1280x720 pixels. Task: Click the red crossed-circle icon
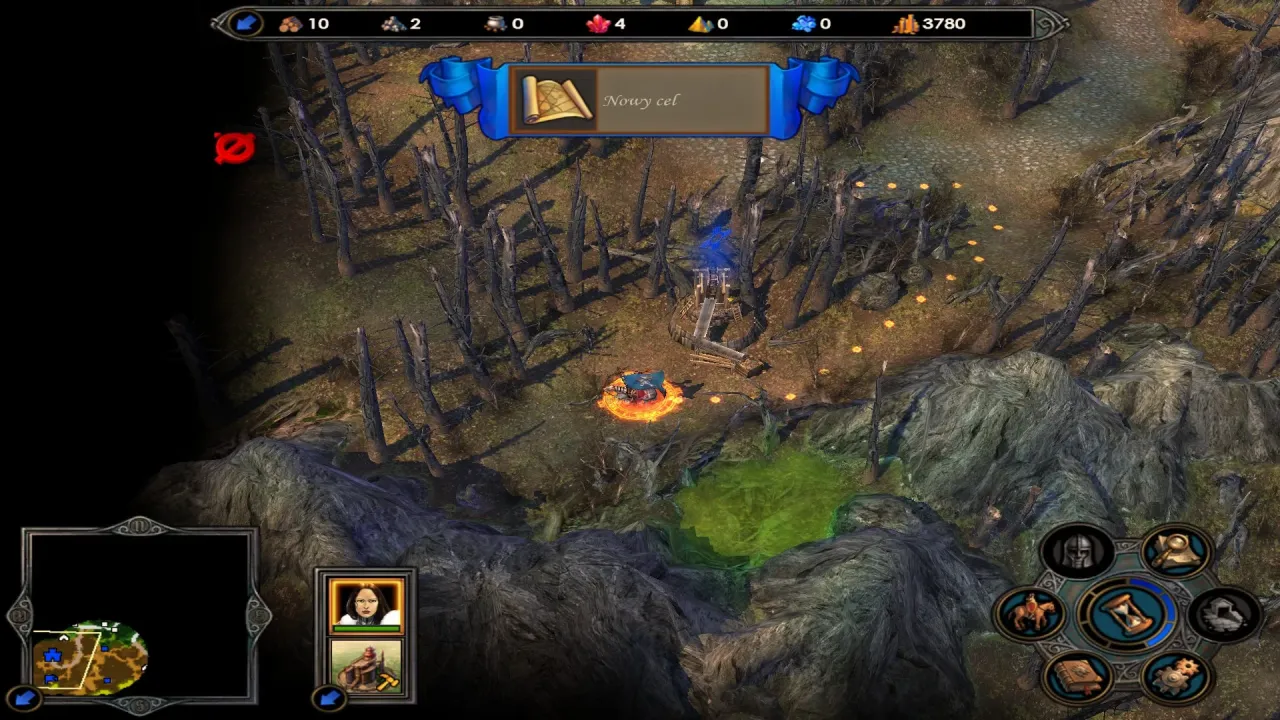click(234, 148)
